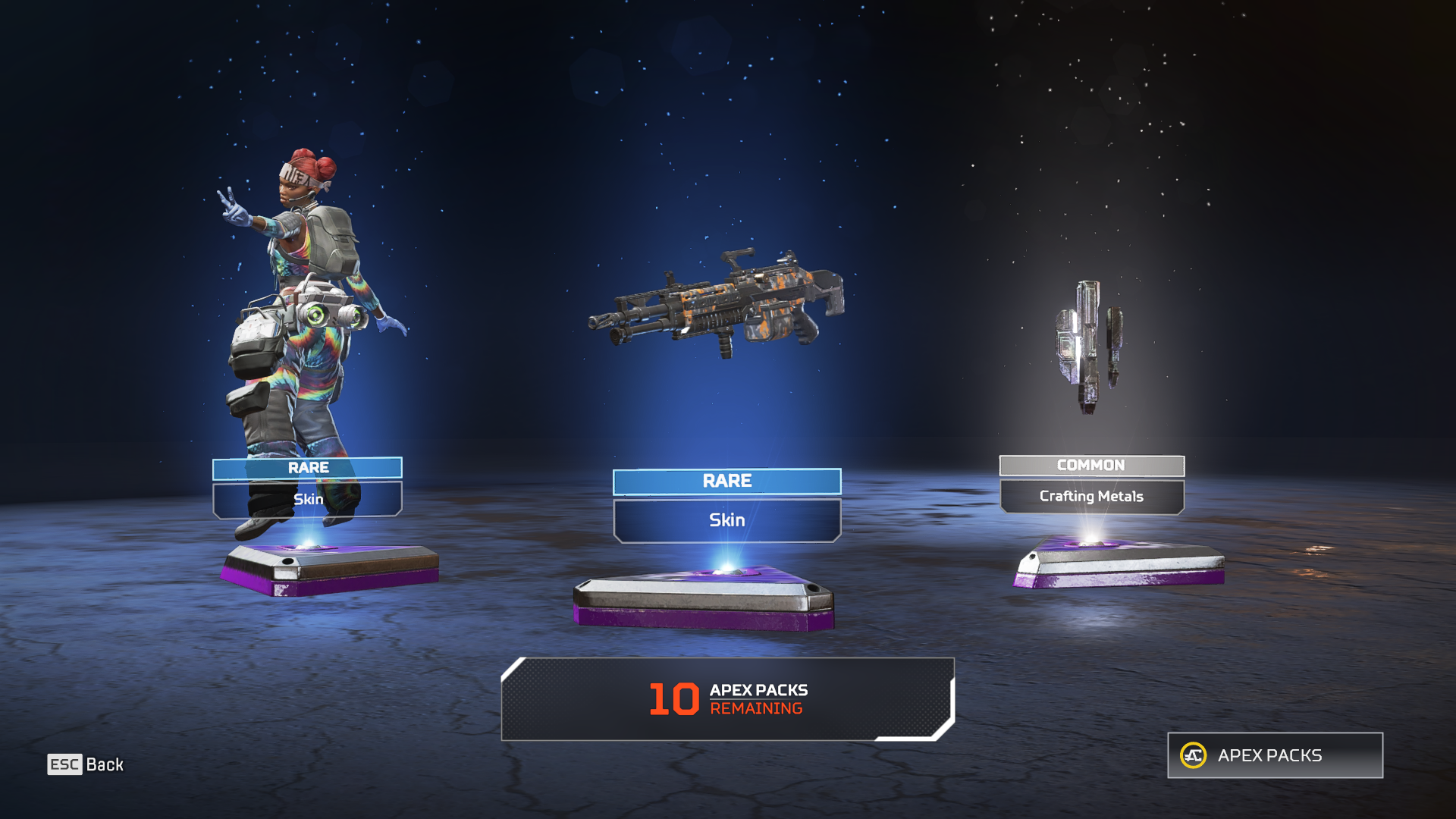Click the ESC key icon for Back

pos(65,764)
